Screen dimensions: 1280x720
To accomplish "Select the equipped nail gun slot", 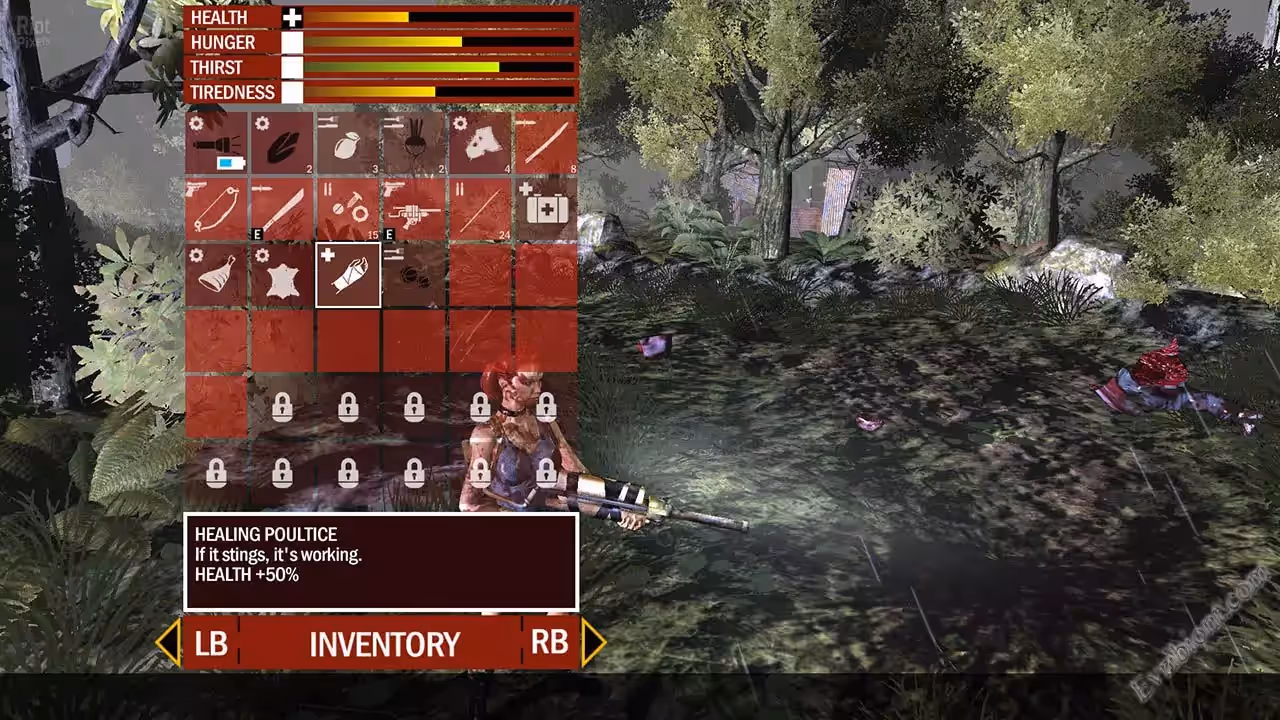I will coord(414,209).
